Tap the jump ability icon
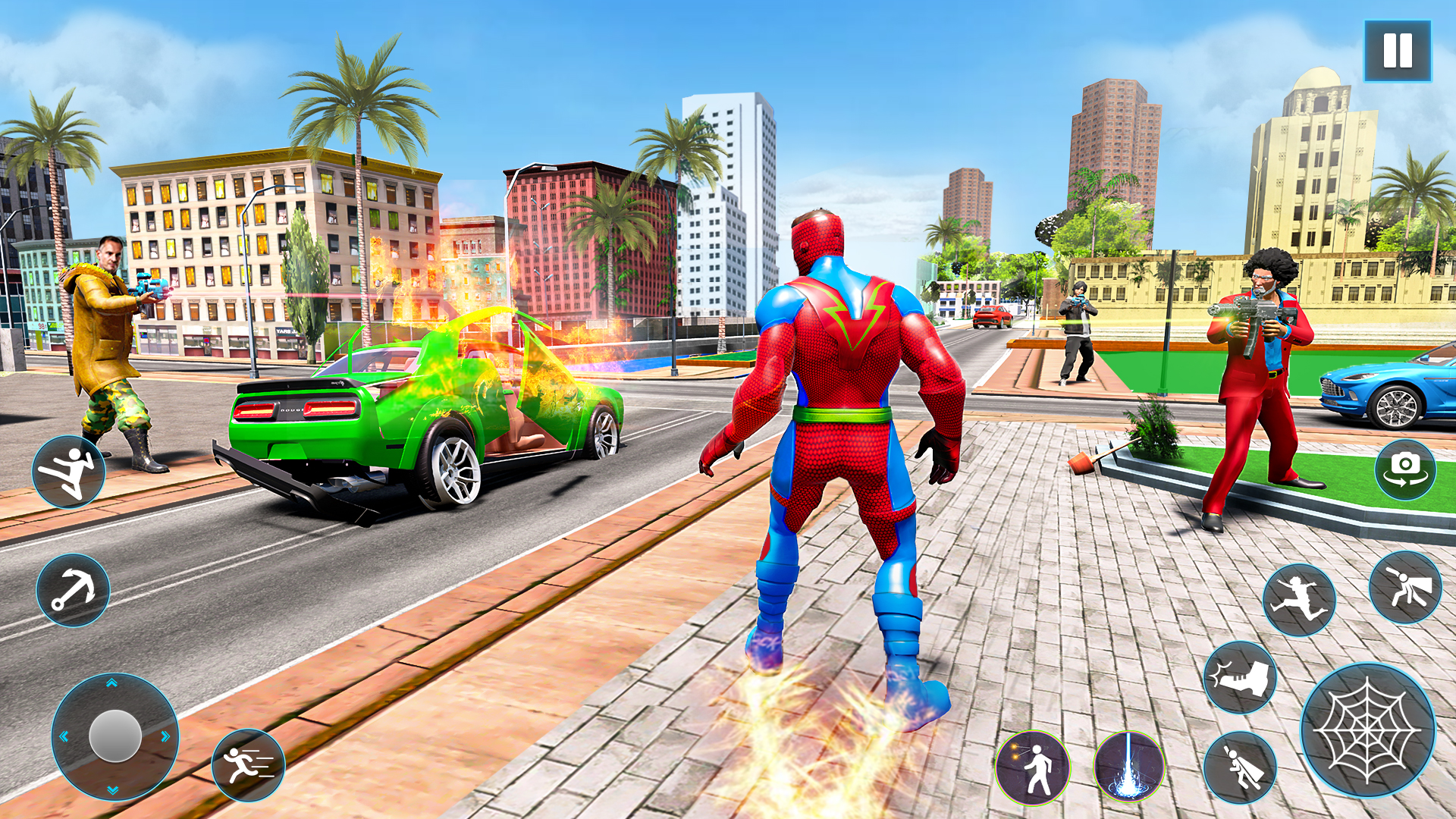 (x=1299, y=597)
